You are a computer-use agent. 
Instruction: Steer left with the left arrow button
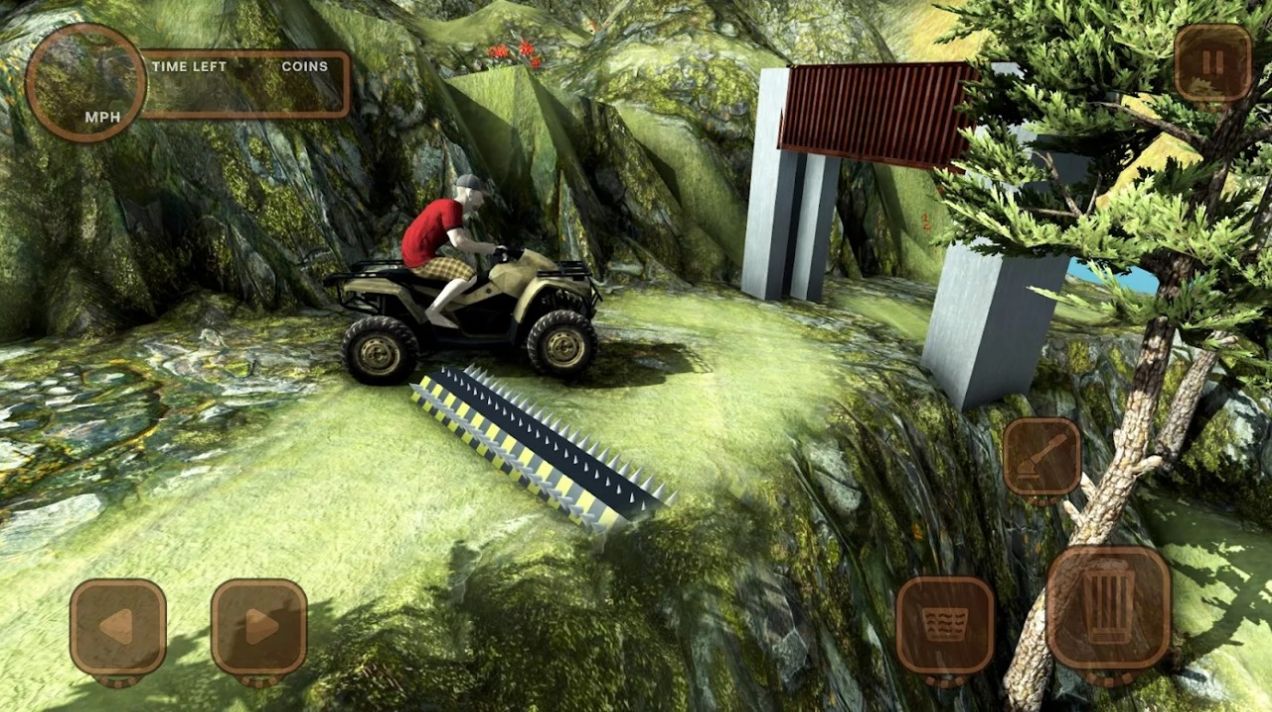118,627
